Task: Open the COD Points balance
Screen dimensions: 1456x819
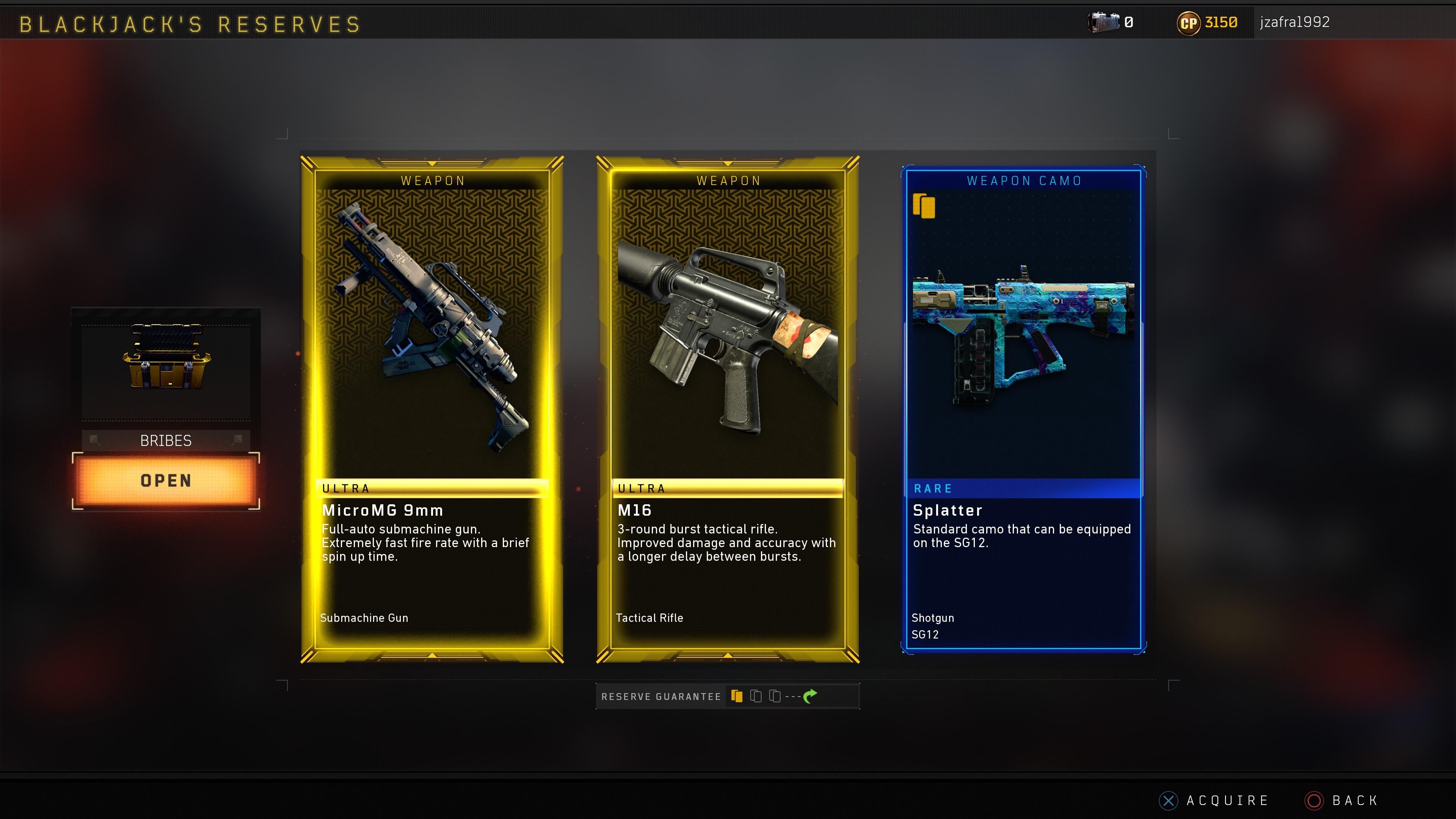Action: 1207,23
